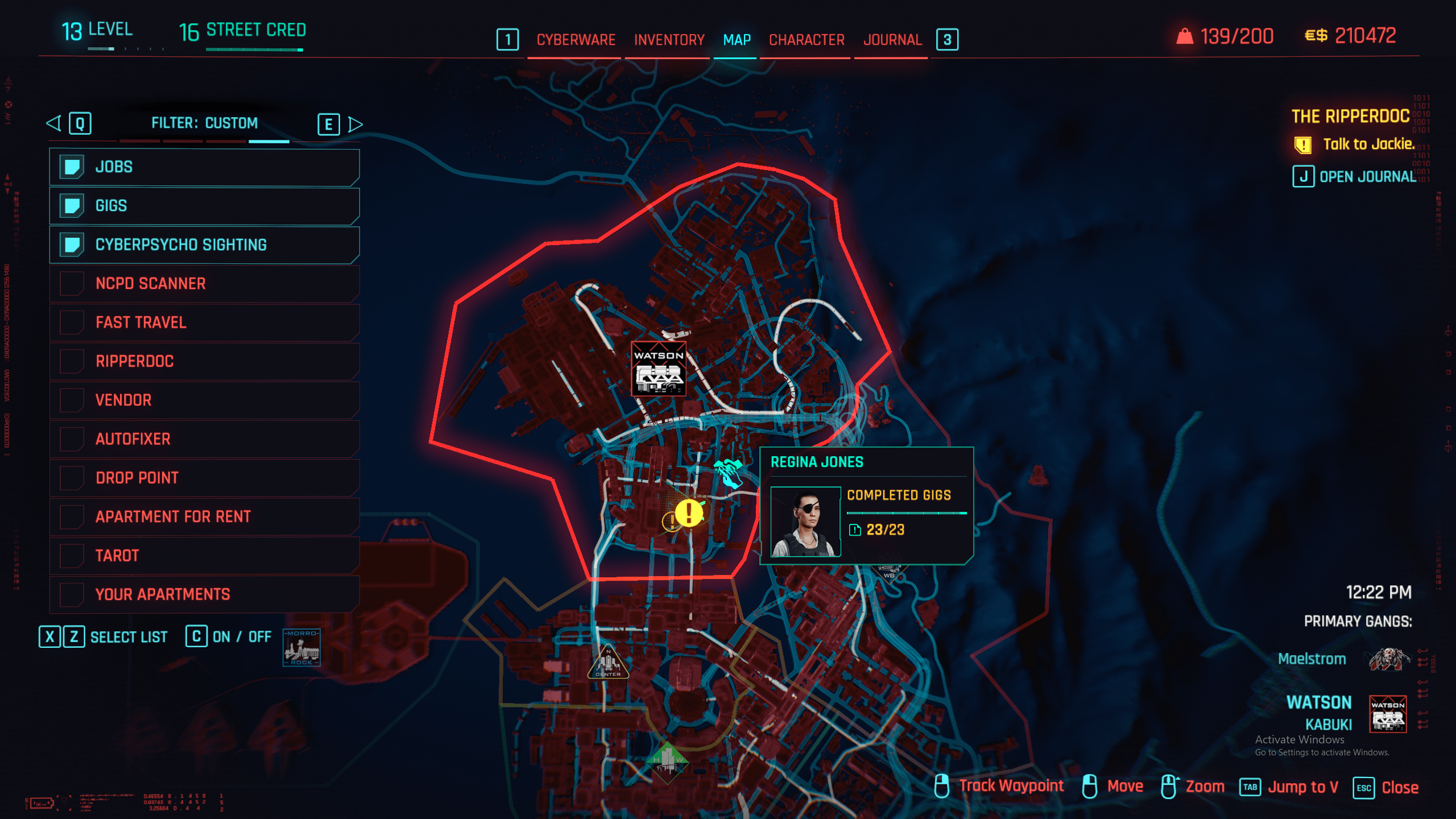Screen dimensions: 1456x819
Task: Select the cyan handshake fixer marker
Action: click(729, 473)
